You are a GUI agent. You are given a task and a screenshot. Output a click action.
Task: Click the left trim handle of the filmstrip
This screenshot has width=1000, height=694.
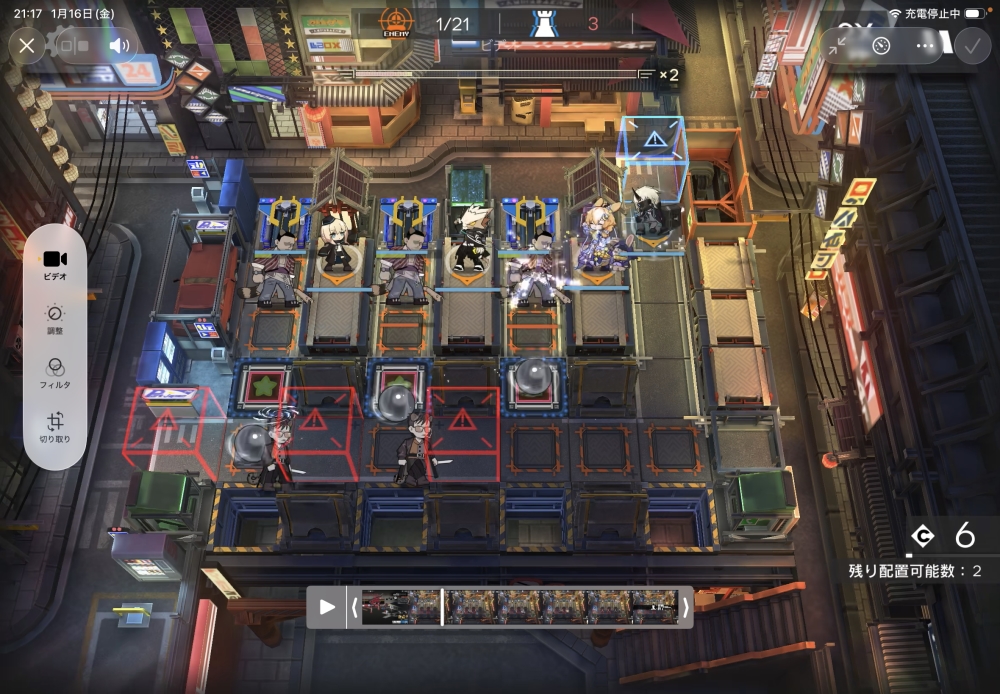(x=353, y=607)
